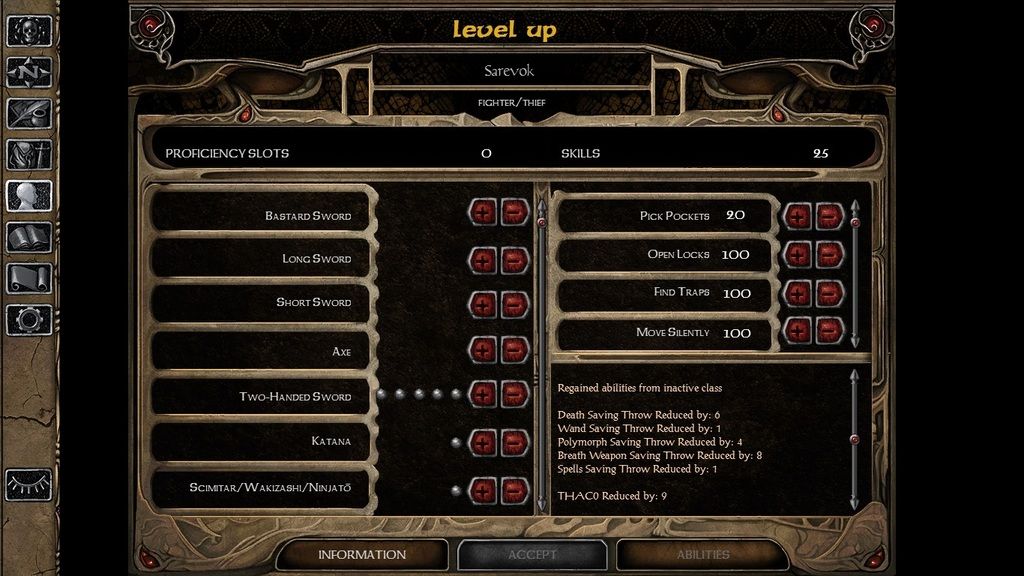The image size is (1024, 576).
Task: Click the Abilities button
Action: pos(702,555)
